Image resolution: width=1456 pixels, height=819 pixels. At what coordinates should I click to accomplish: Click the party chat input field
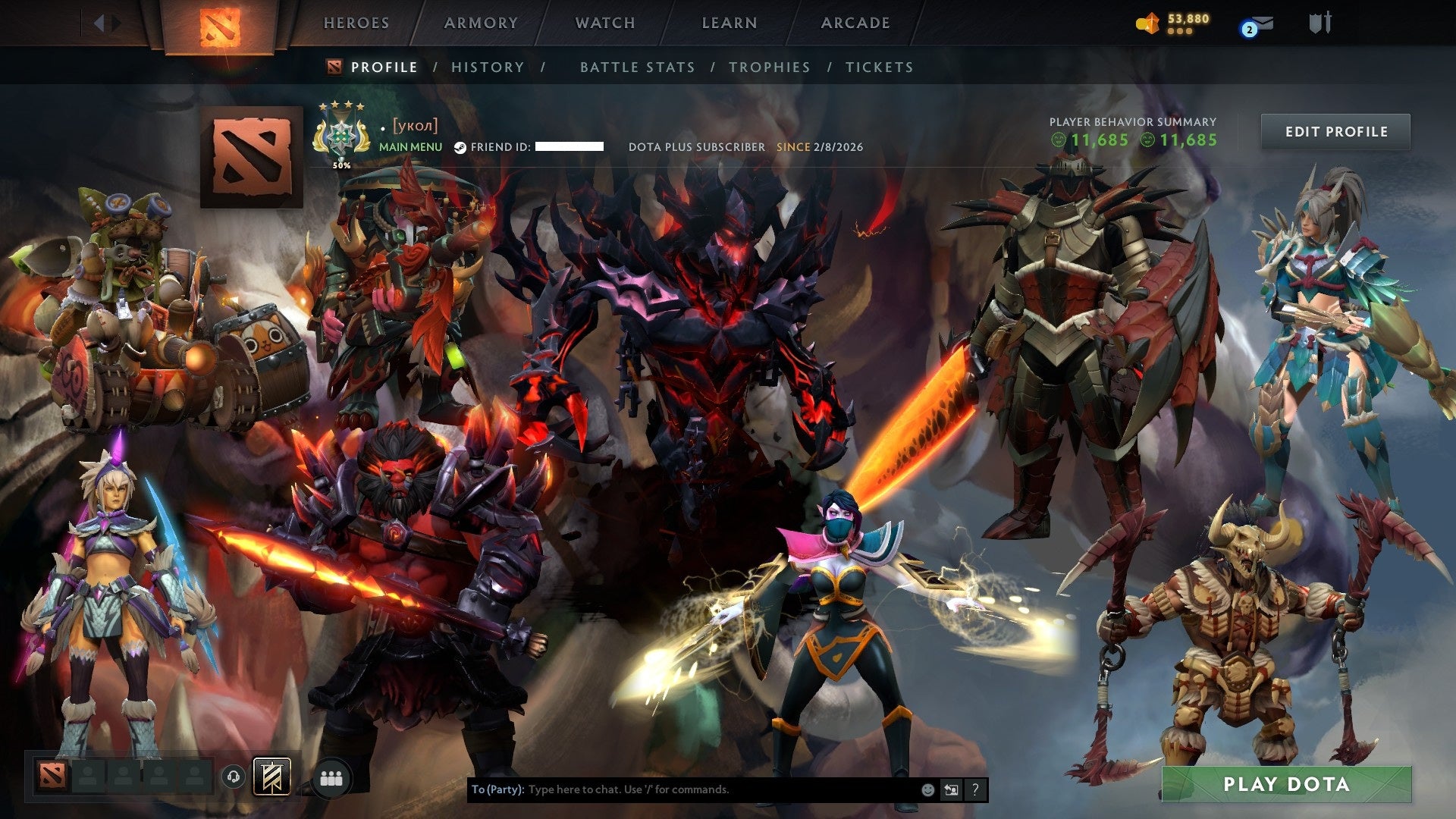tap(682, 789)
